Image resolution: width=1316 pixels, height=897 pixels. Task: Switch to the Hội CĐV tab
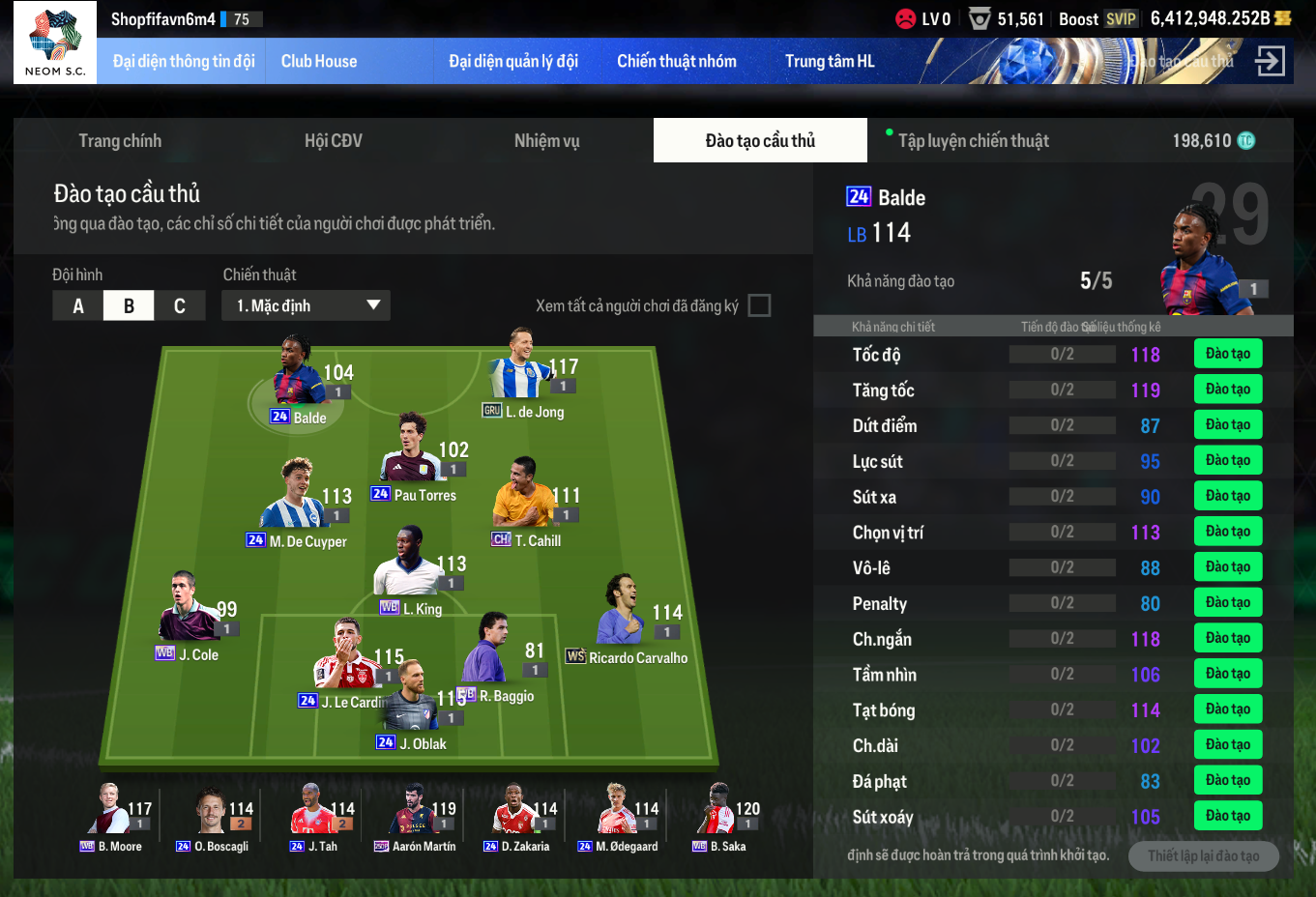pos(333,141)
